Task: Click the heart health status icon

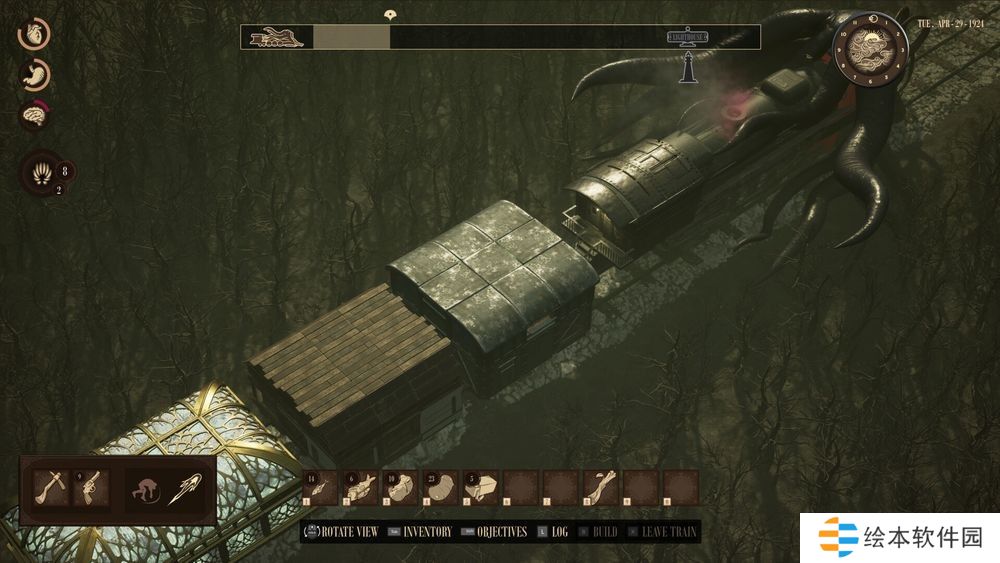Action: pyautogui.click(x=34, y=33)
